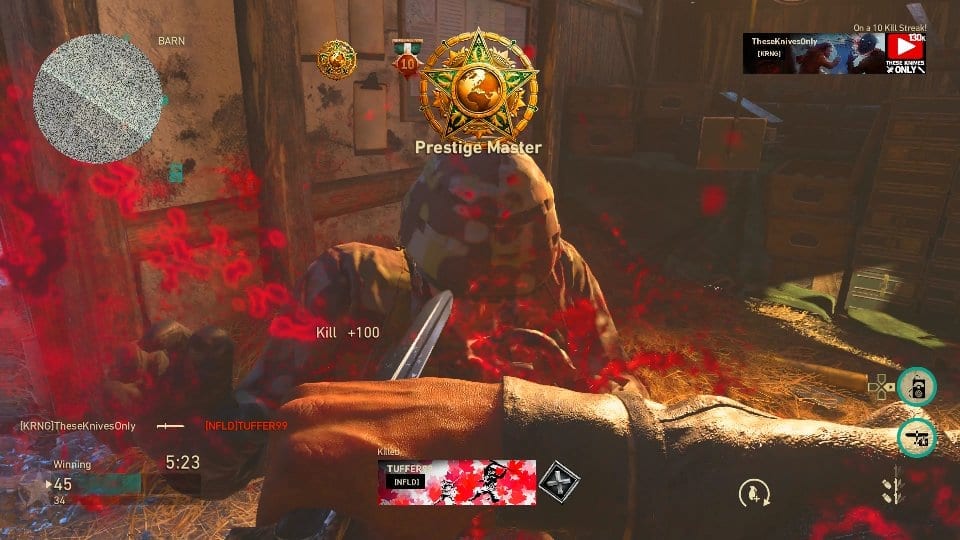Click the red 10 kill streak medal
Viewport: 960px width, 540px height.
coord(406,60)
